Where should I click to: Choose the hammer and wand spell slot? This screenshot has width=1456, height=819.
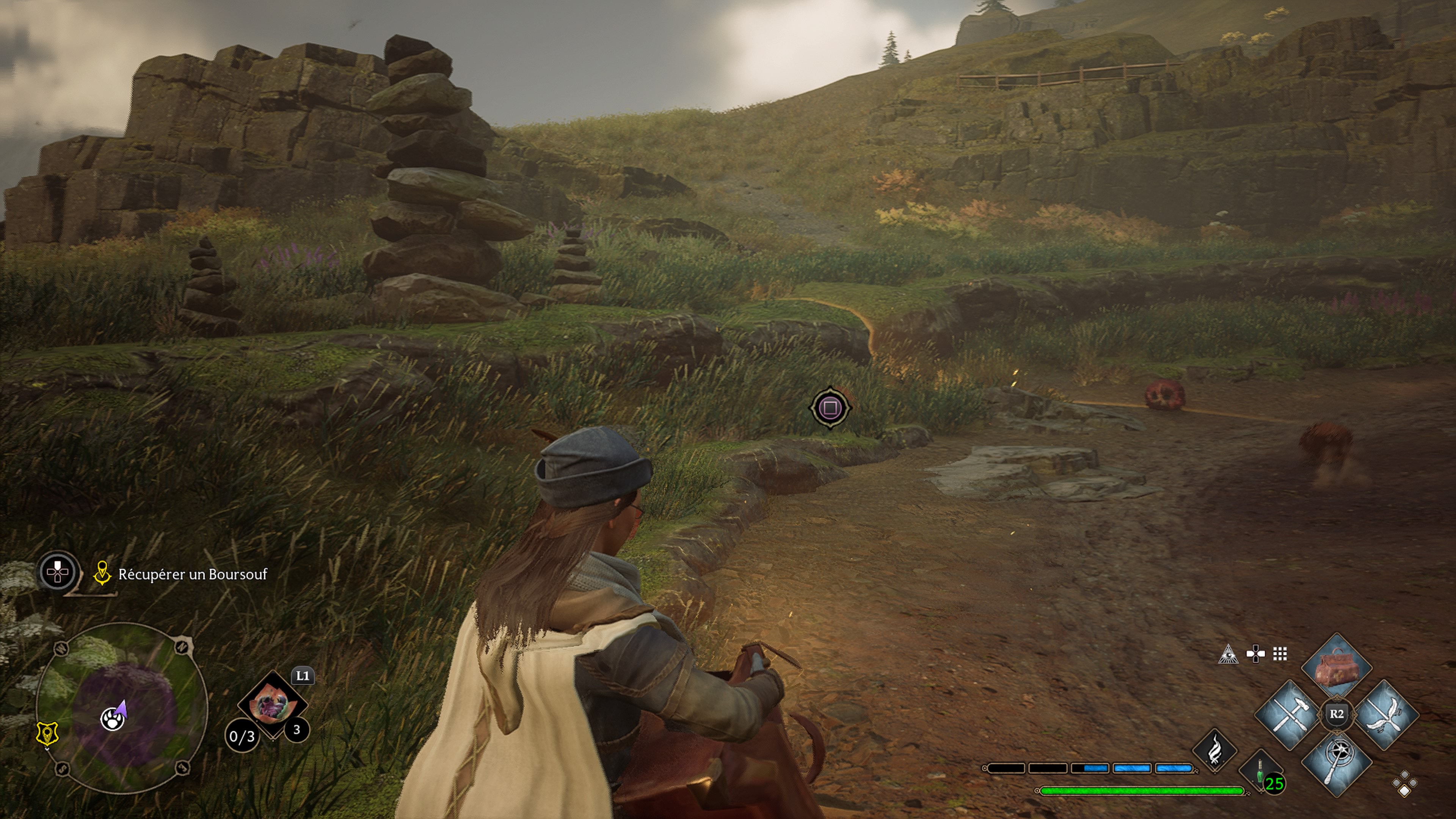1290,715
